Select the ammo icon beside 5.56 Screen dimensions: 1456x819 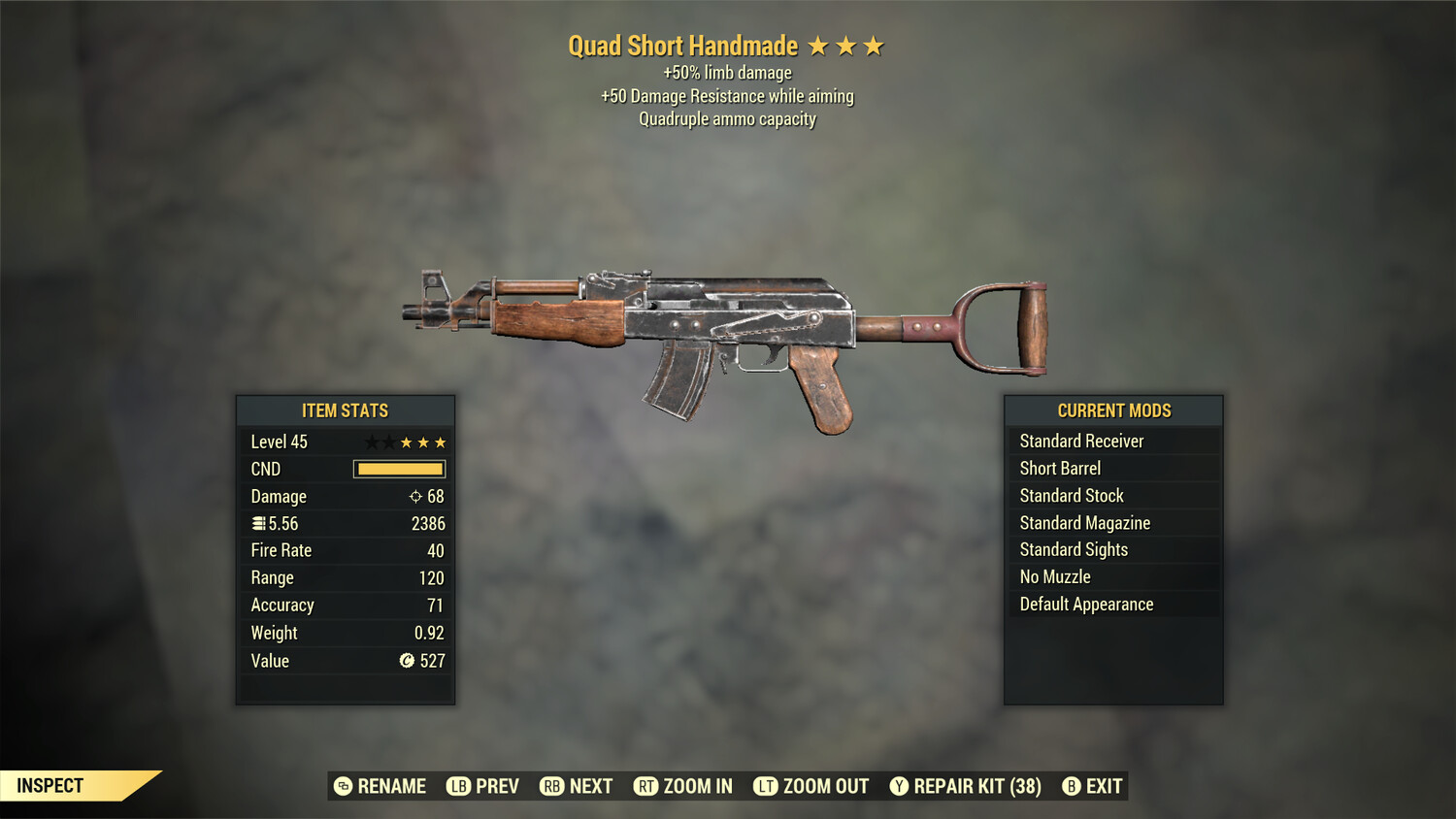(259, 523)
